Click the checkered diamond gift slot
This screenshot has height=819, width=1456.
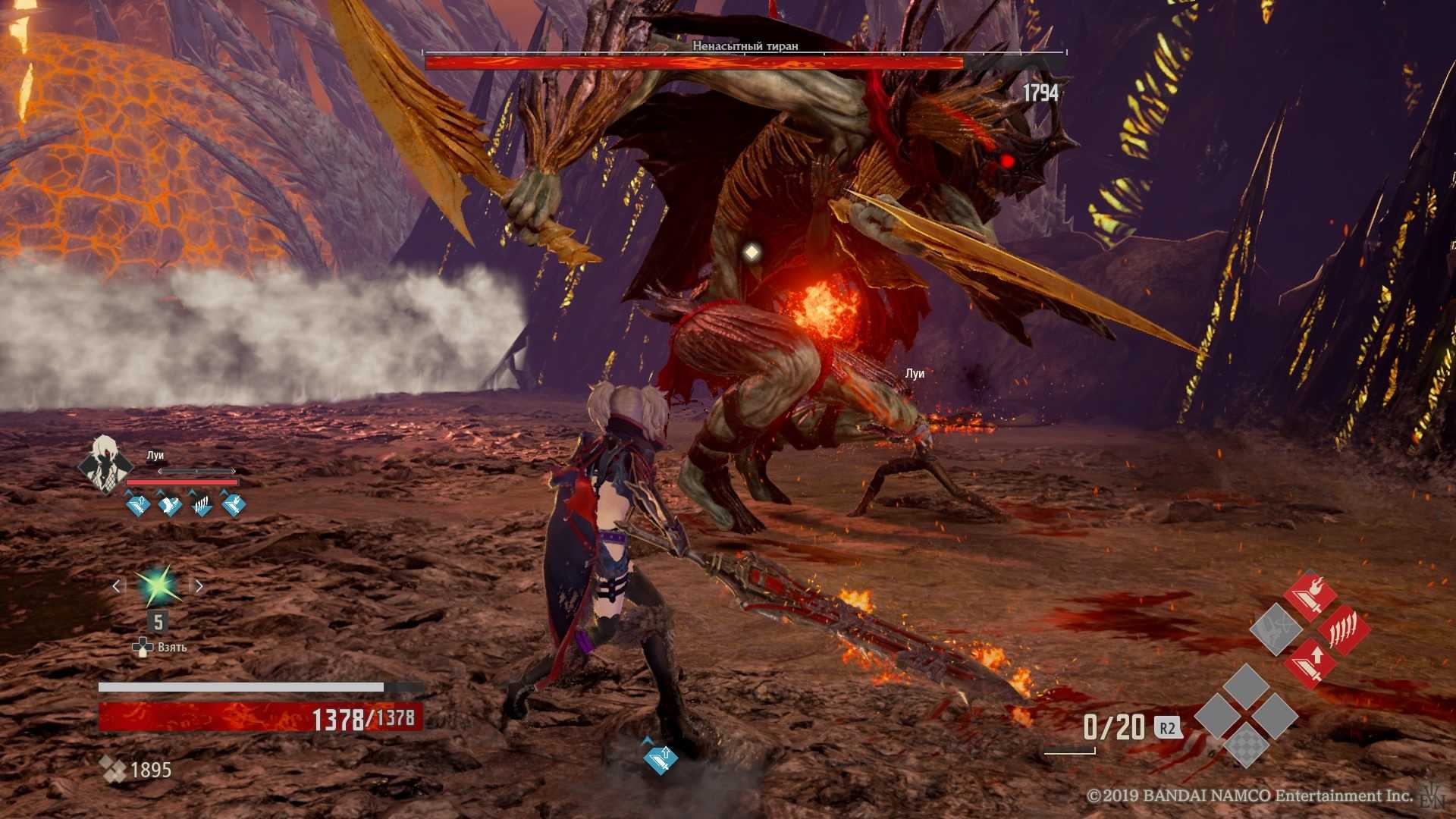[x=1246, y=745]
